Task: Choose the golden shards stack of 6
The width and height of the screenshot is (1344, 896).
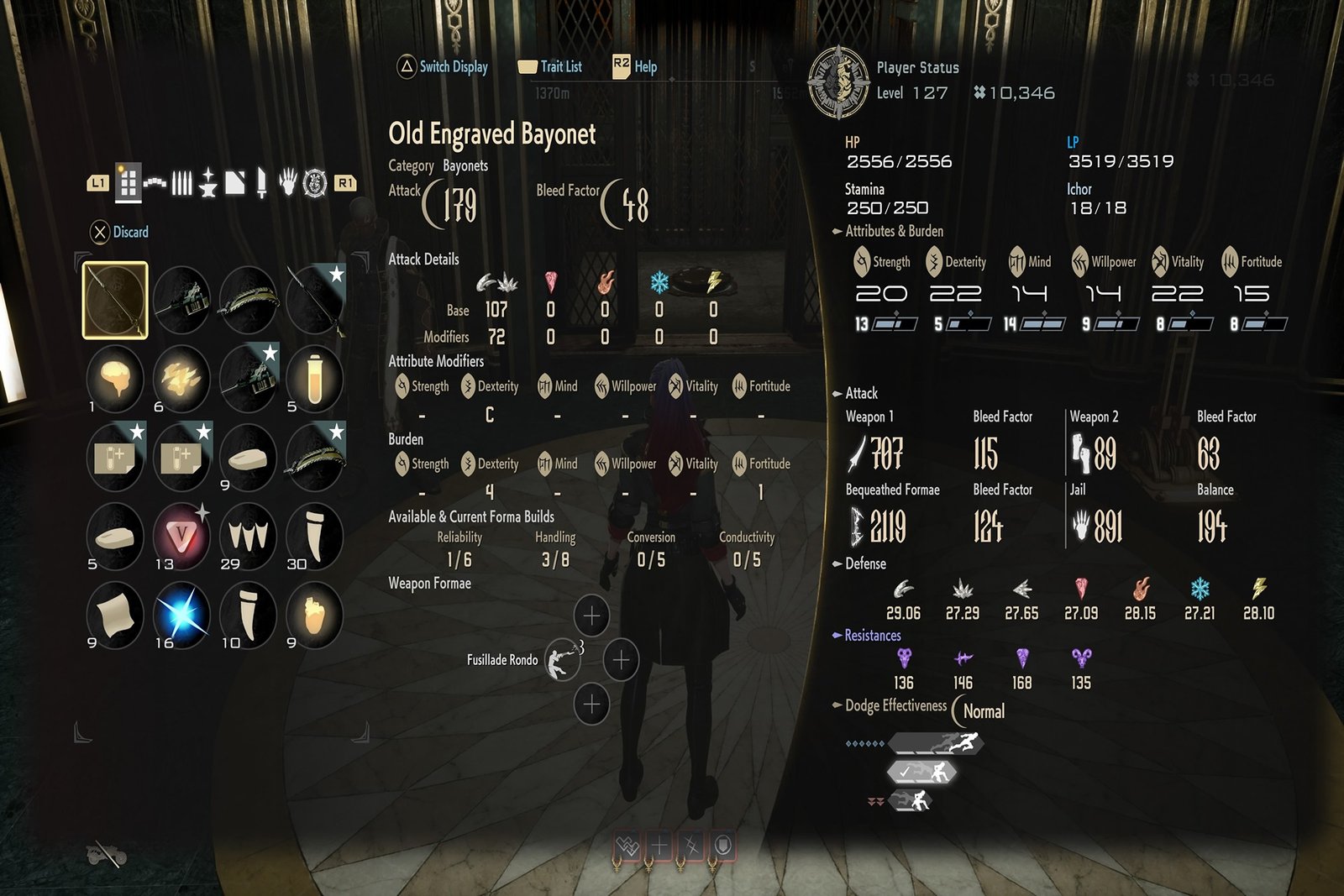Action: pyautogui.click(x=181, y=378)
